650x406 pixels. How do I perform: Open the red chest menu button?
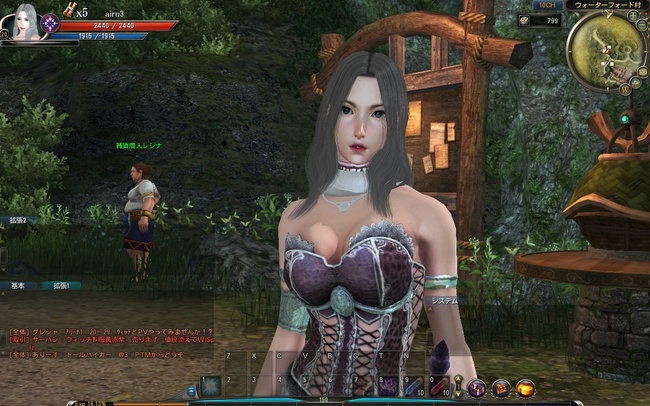[500, 387]
